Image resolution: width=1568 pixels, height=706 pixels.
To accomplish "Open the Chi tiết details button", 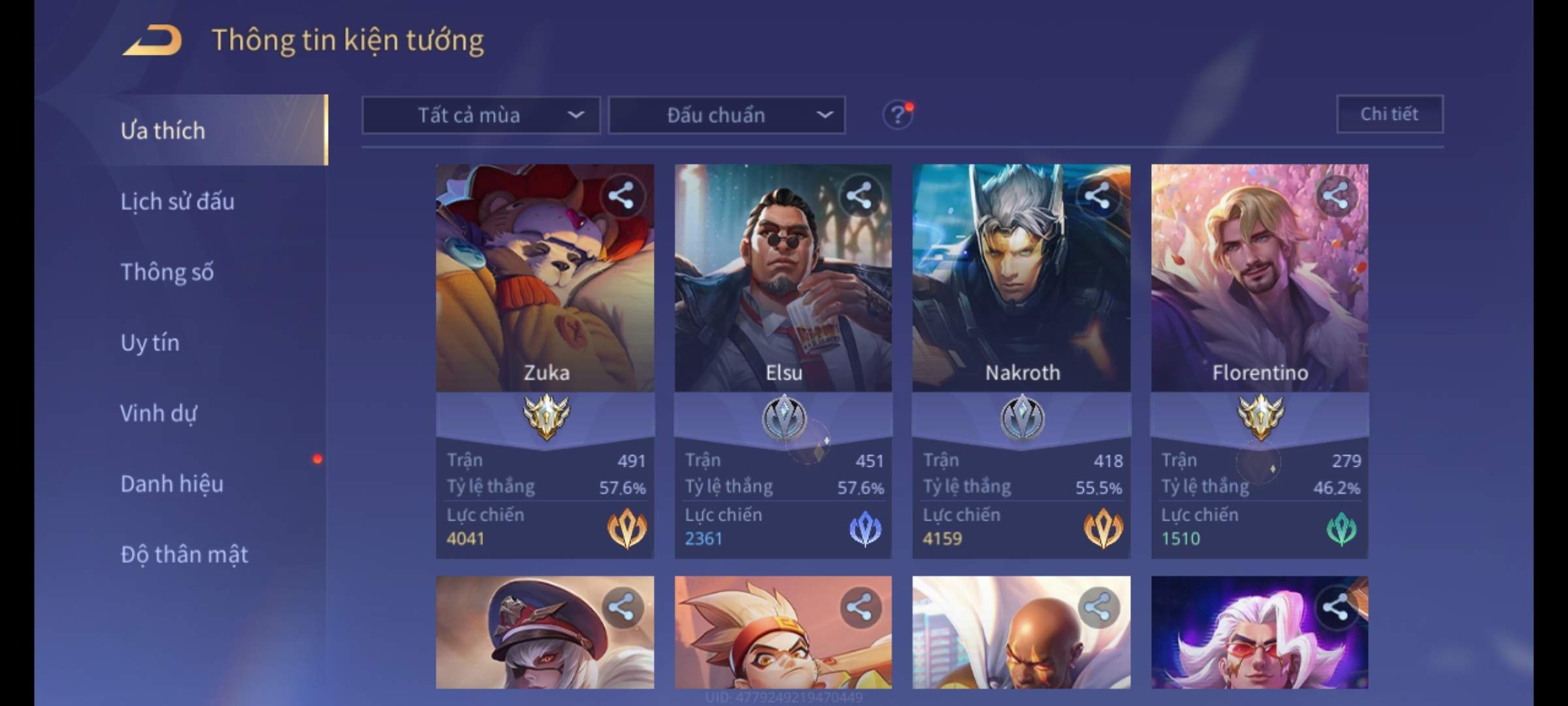I will click(x=1389, y=114).
